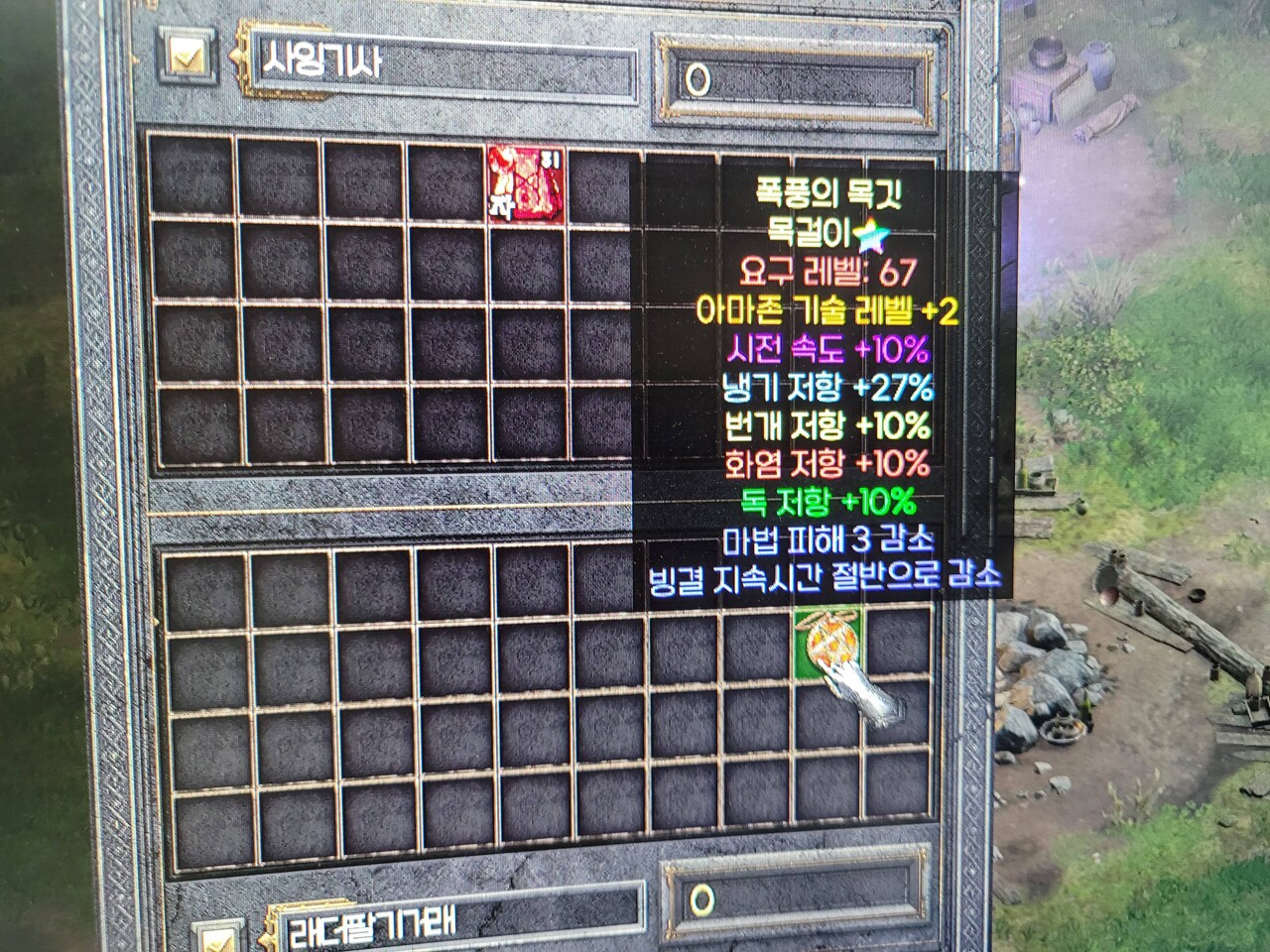Pick up the amulet in the lower trade grid
The height and width of the screenshot is (952, 1270).
click(829, 643)
